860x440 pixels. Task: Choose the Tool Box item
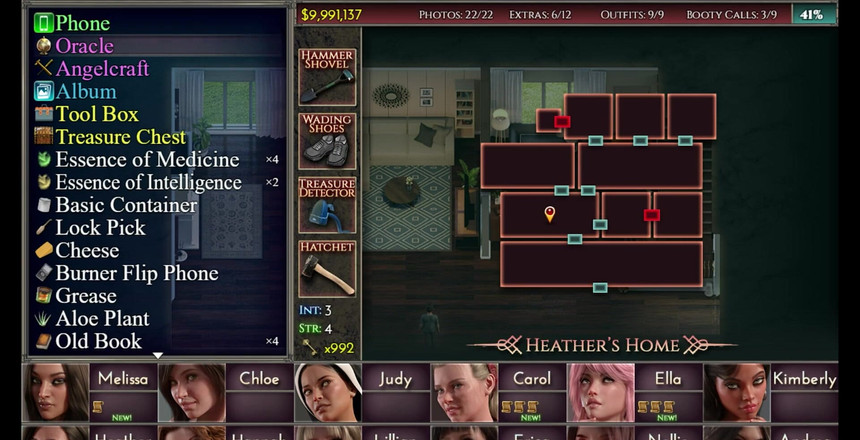click(97, 115)
